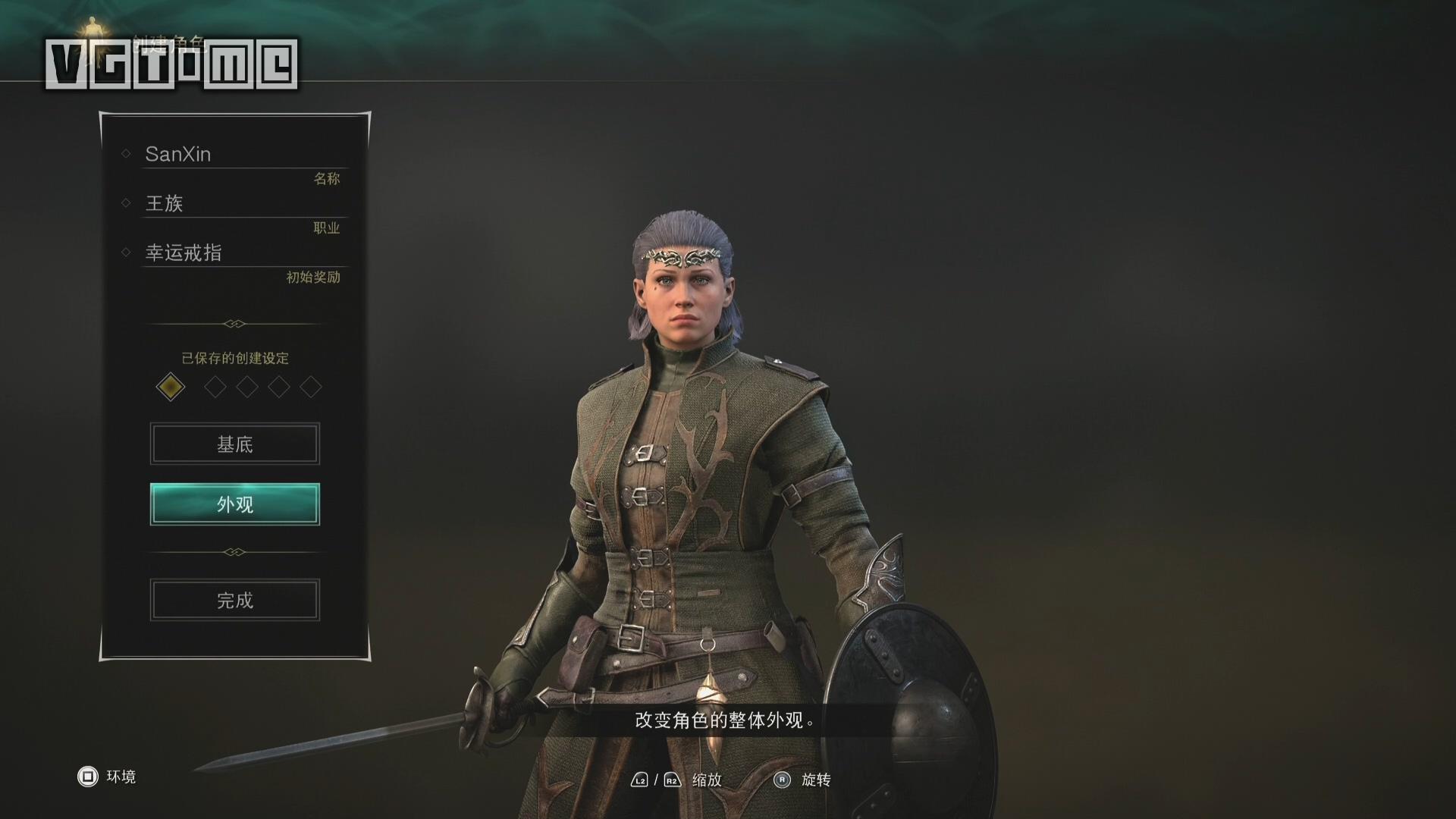Click the 完成 button to finish
The height and width of the screenshot is (819, 1456).
coord(234,600)
